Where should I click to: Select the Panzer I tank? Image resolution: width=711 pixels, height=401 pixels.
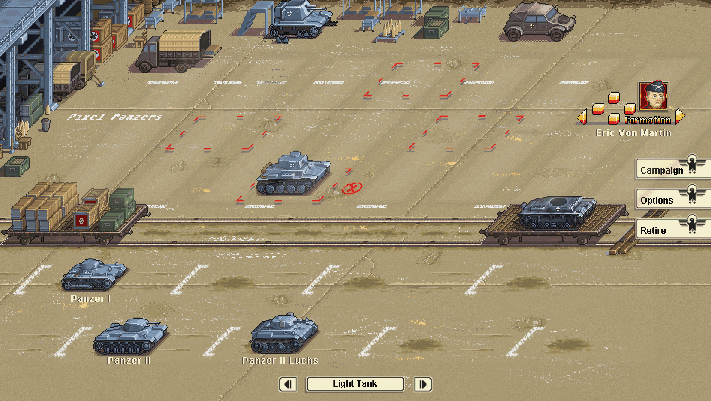[92, 275]
